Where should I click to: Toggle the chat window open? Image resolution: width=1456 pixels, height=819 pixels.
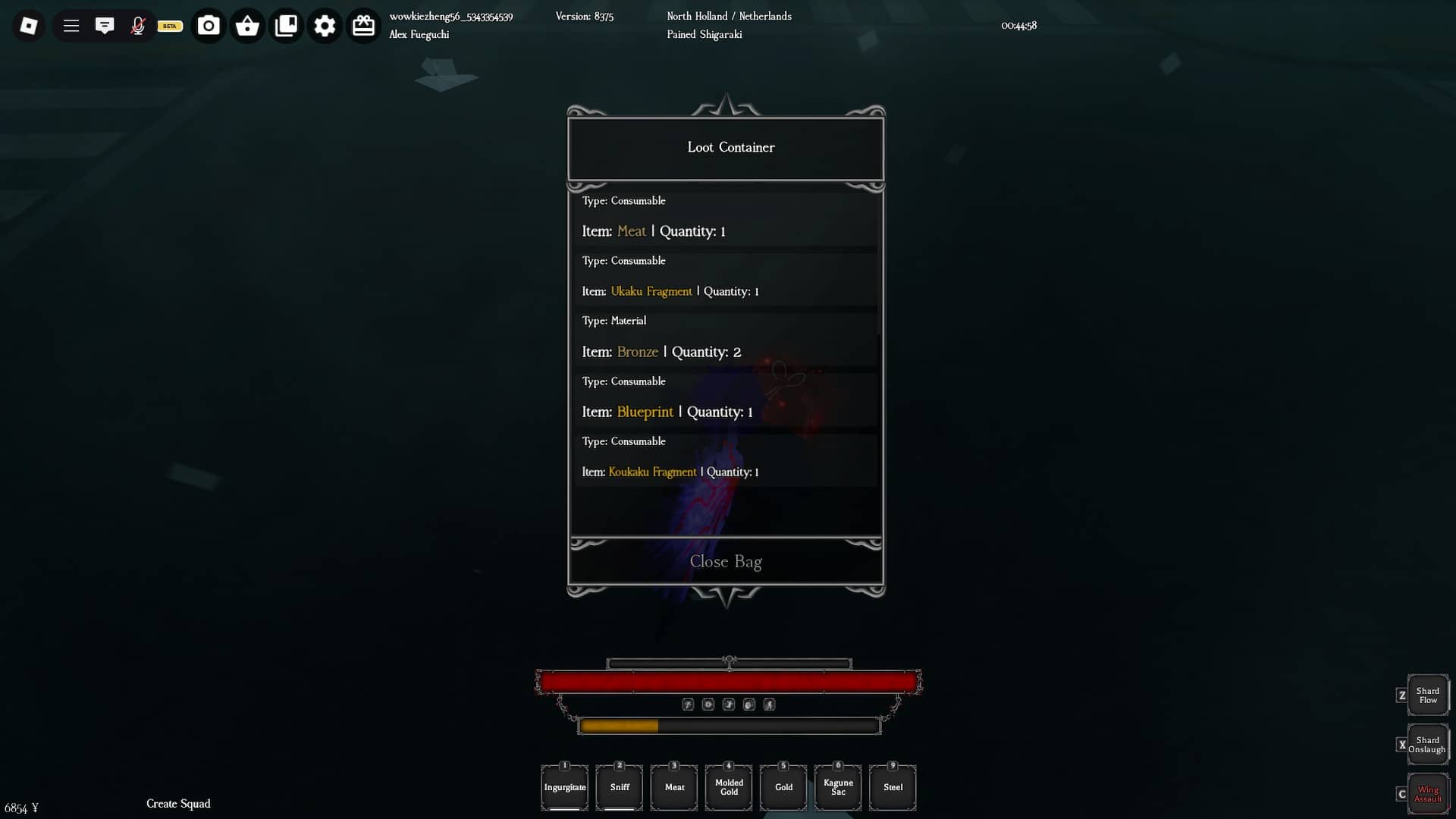(x=105, y=25)
